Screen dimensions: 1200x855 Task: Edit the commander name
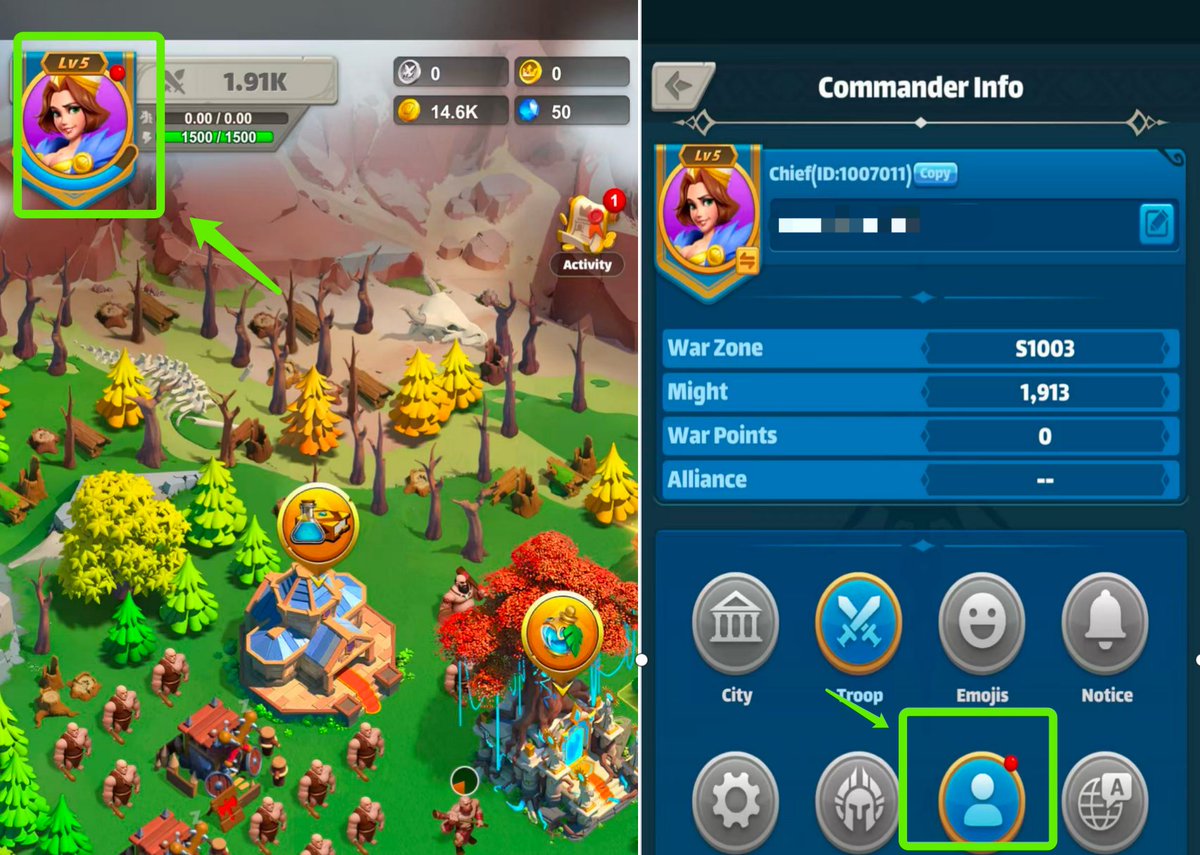[1156, 224]
